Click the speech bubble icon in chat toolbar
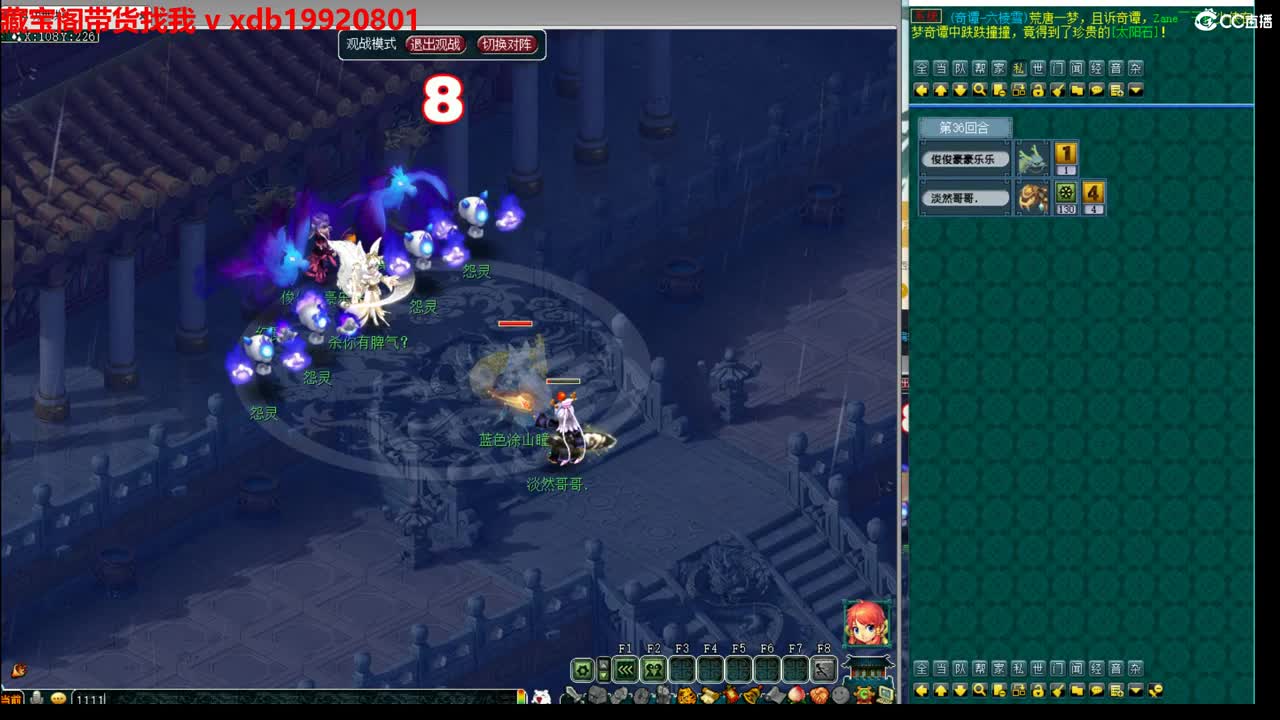The height and width of the screenshot is (720, 1280). 1095,90
